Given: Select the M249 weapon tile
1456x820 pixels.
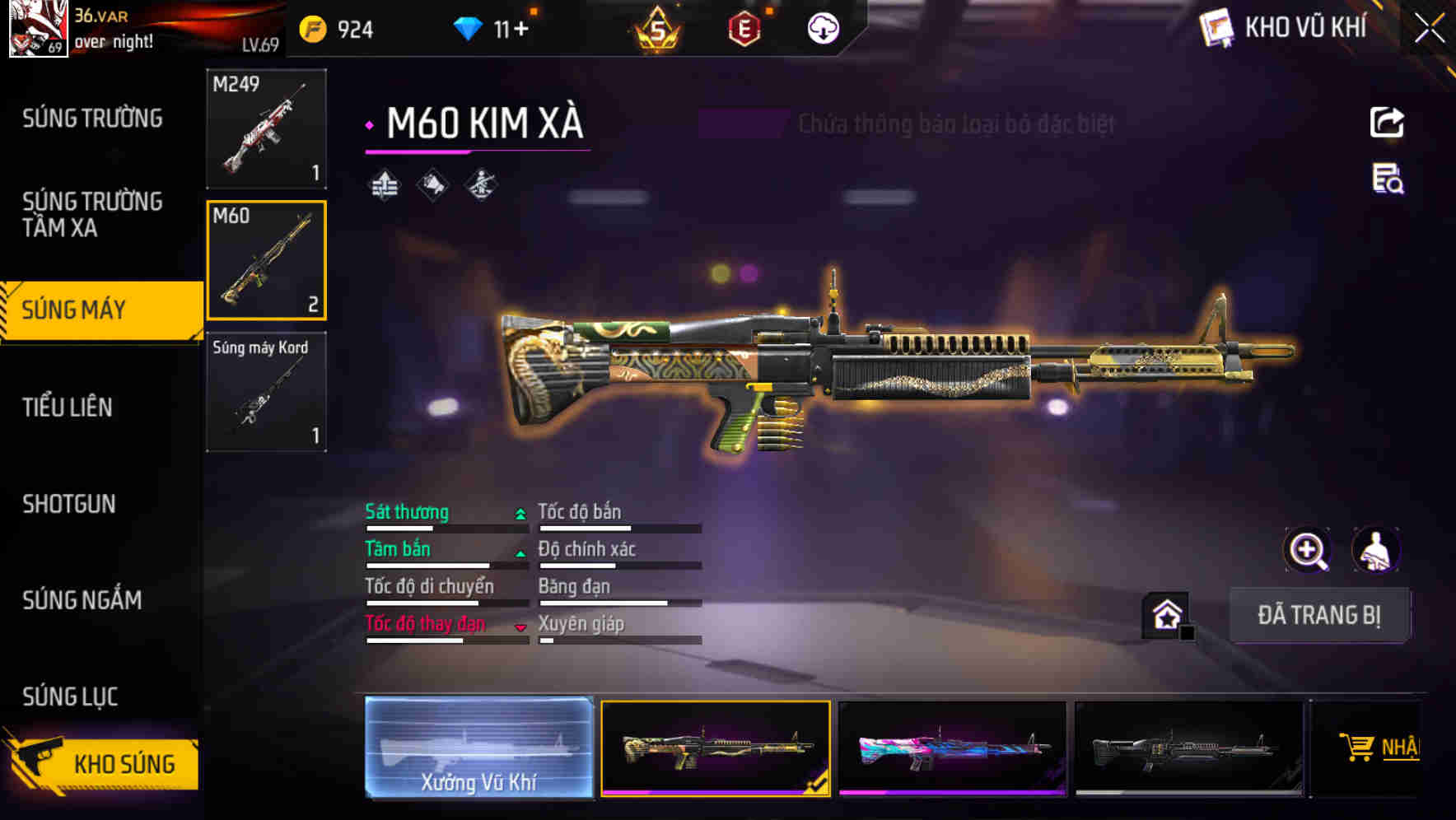Looking at the screenshot, I should pos(266,129).
